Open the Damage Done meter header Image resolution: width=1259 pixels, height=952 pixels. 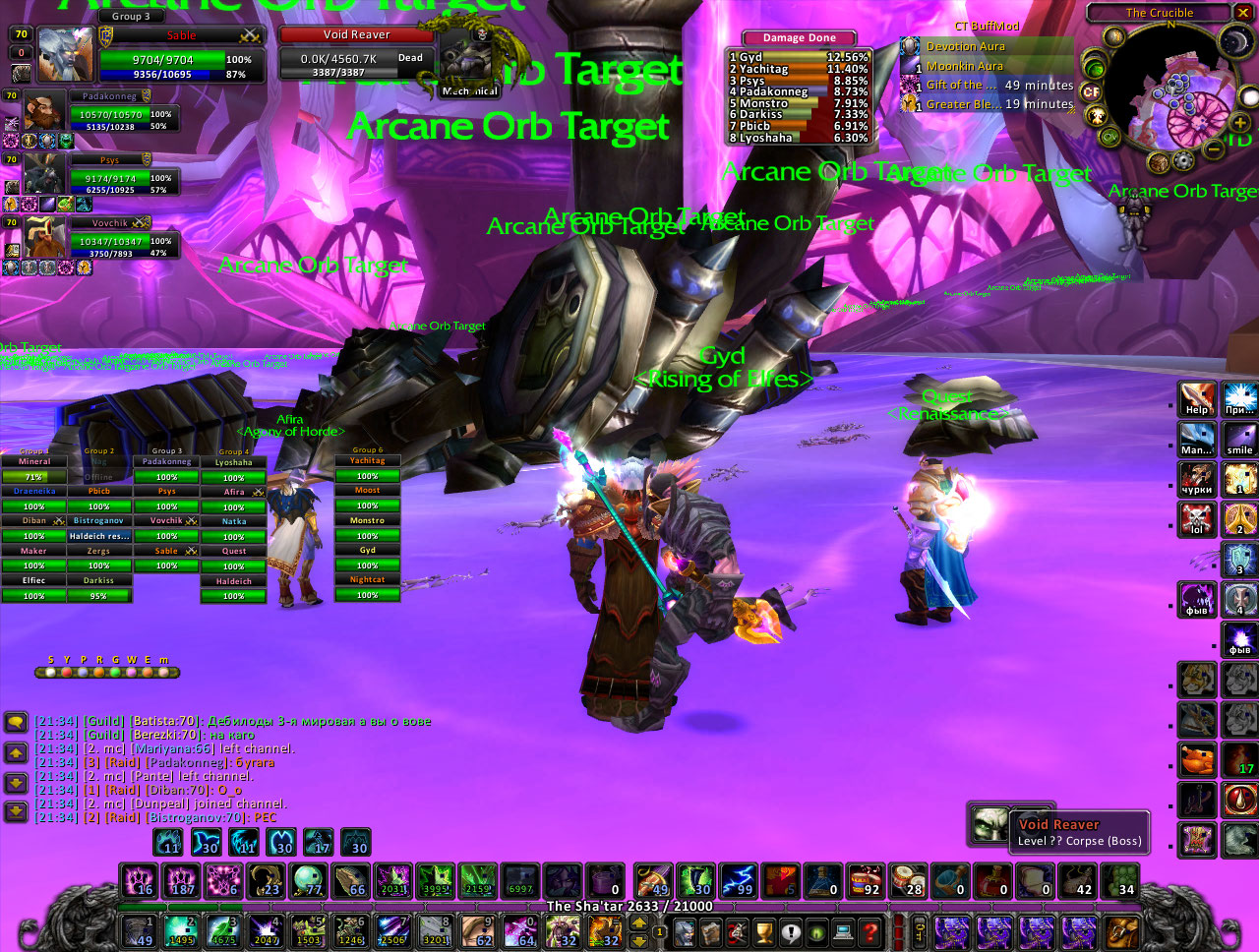[799, 37]
